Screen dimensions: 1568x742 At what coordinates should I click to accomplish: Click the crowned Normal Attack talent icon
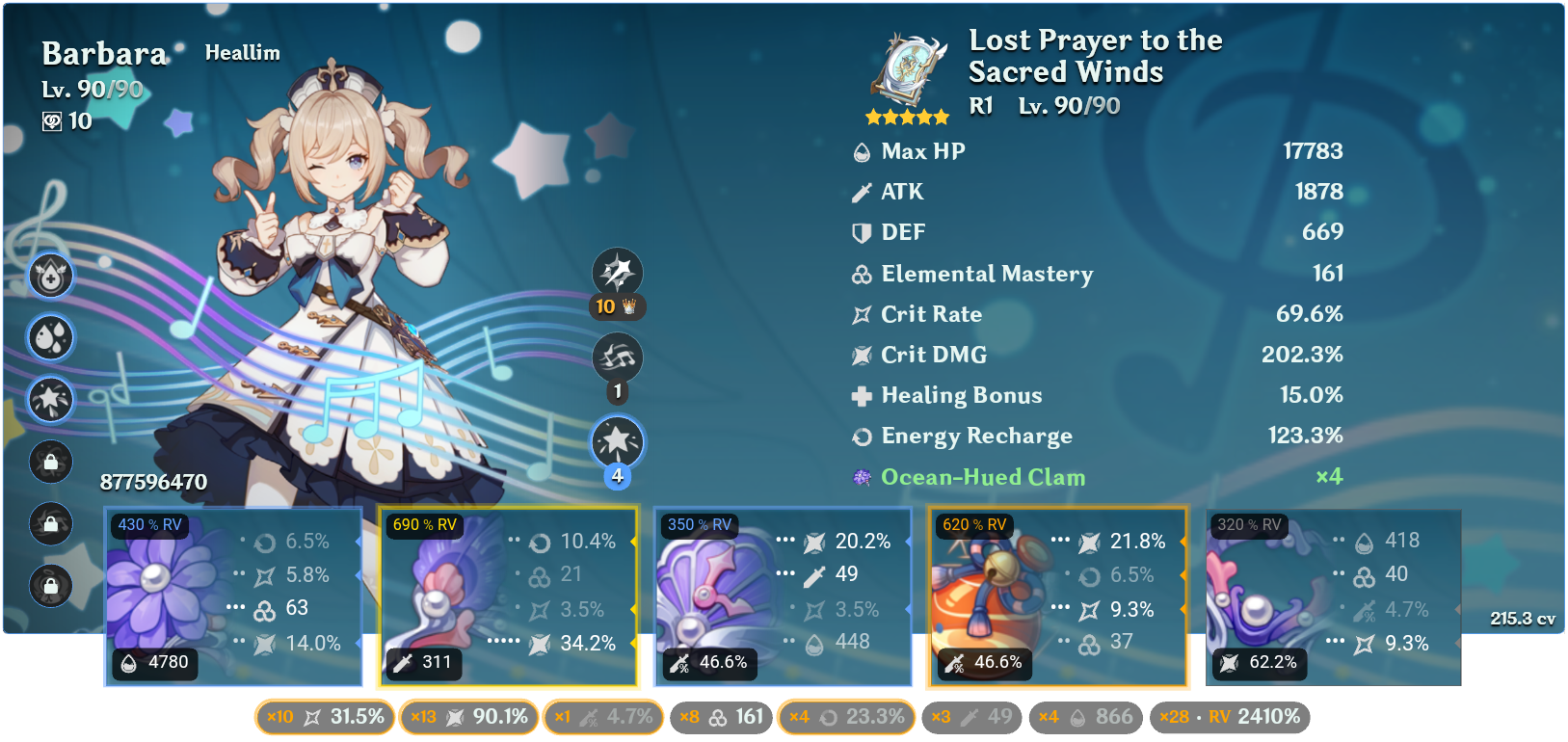(617, 273)
